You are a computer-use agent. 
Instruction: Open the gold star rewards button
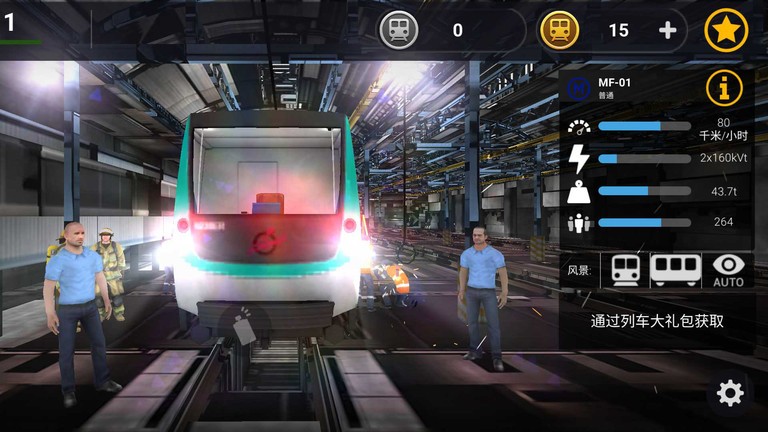[726, 30]
